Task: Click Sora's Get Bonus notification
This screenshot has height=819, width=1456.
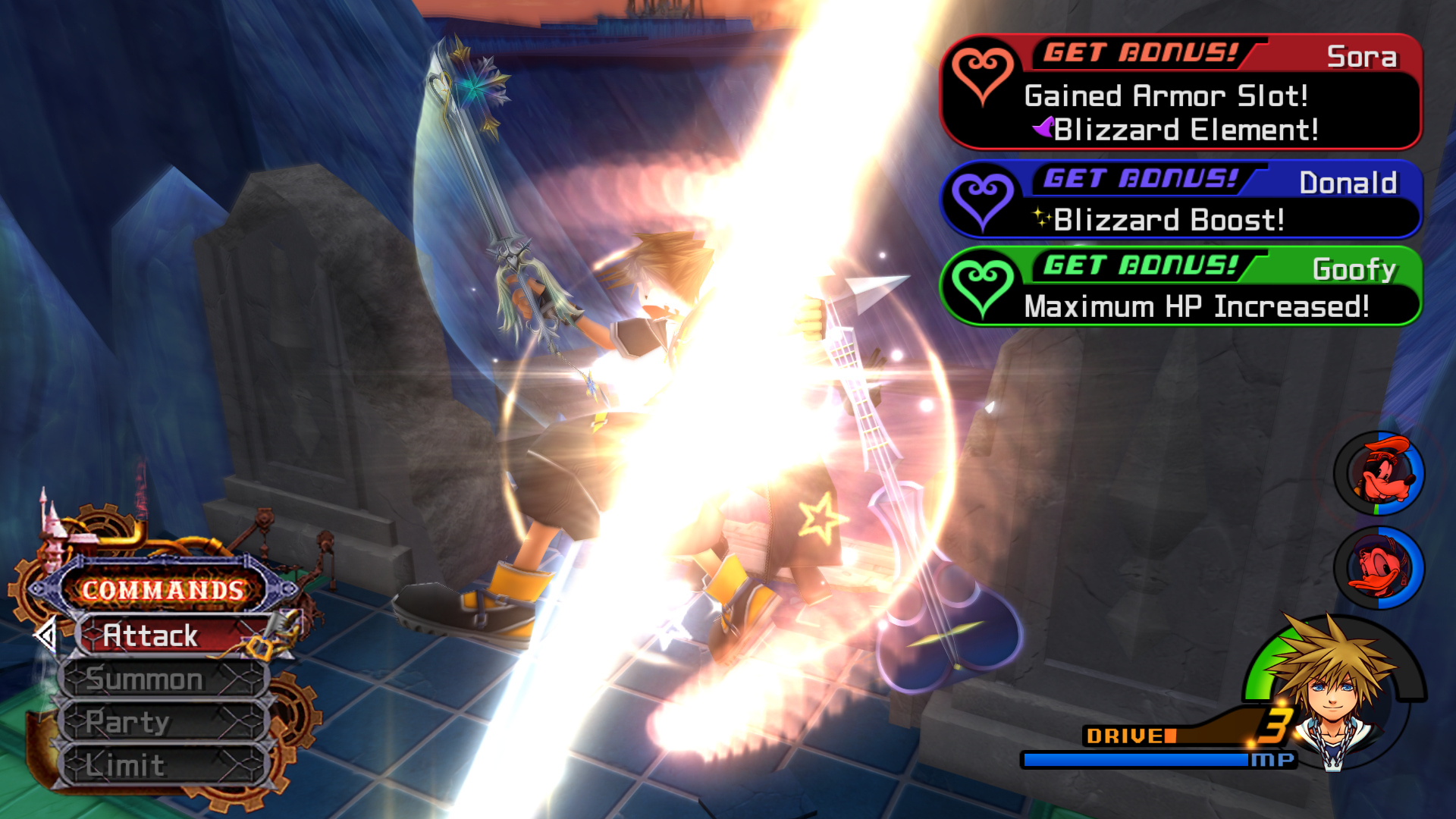Action: pyautogui.click(x=1180, y=93)
